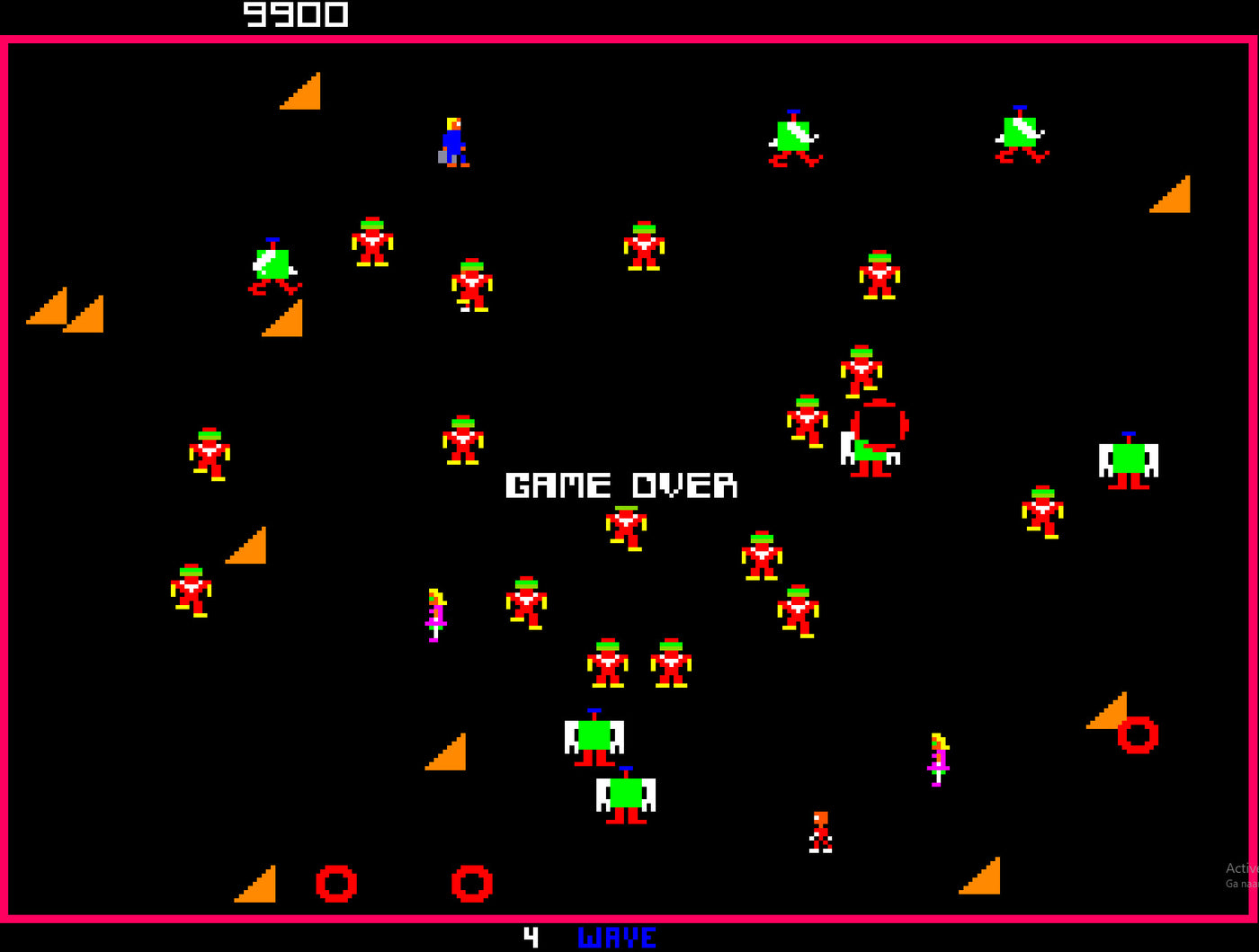Click the small orange child sprite near the bottom

point(821,833)
